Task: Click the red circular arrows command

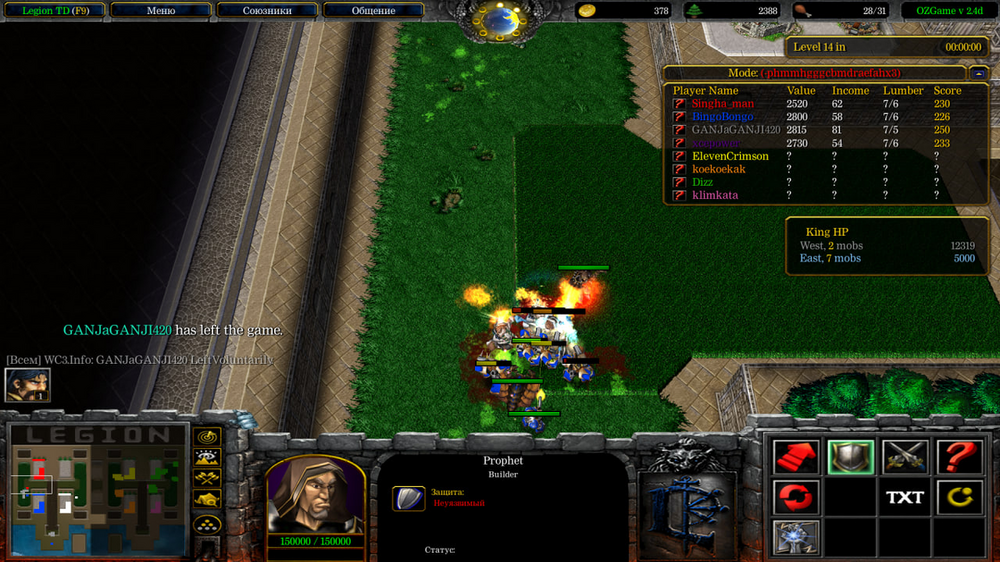Action: coord(796,497)
